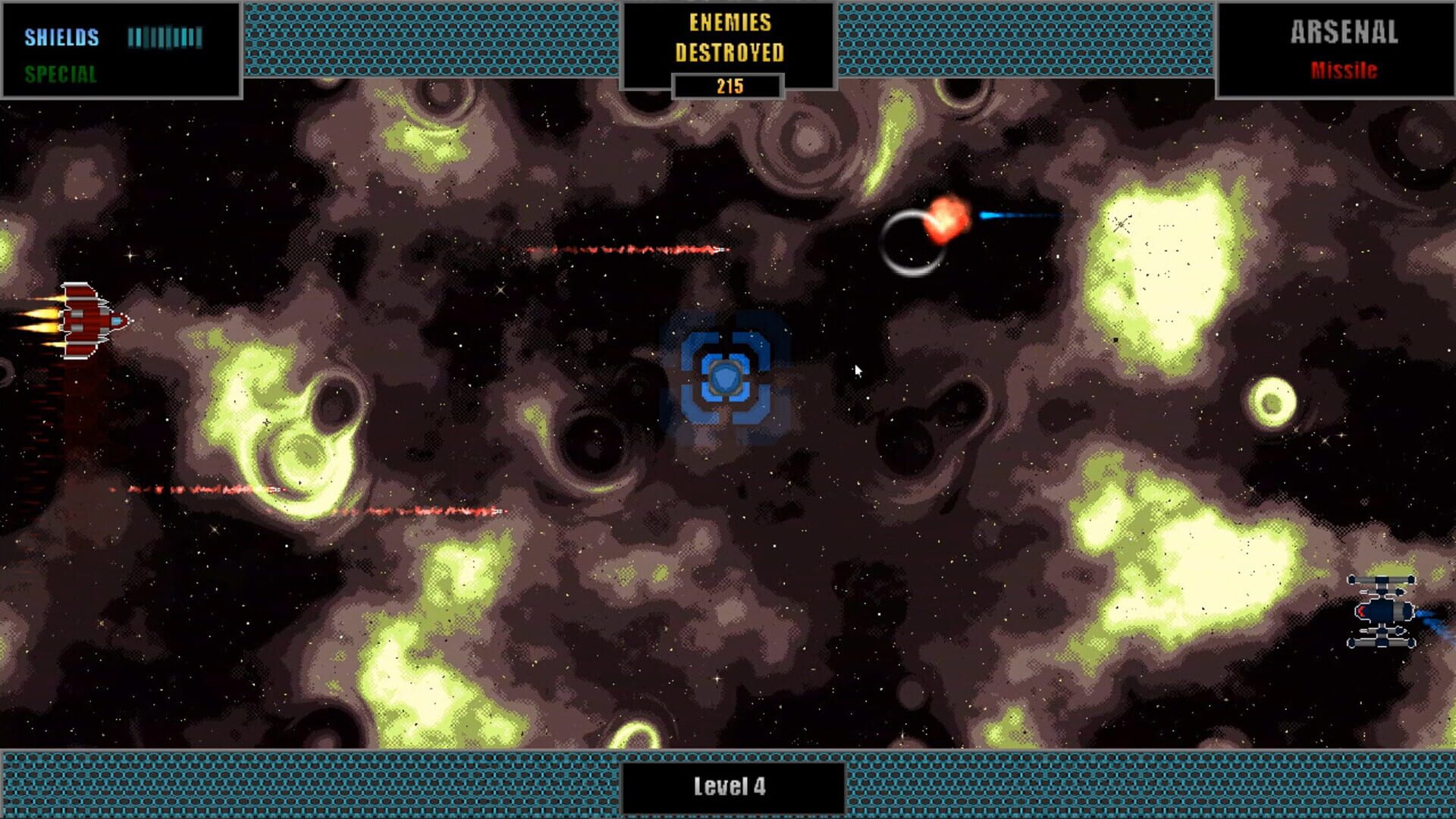Toggle the SHIELDS label in the HUD
The image size is (1456, 819).
[x=61, y=36]
